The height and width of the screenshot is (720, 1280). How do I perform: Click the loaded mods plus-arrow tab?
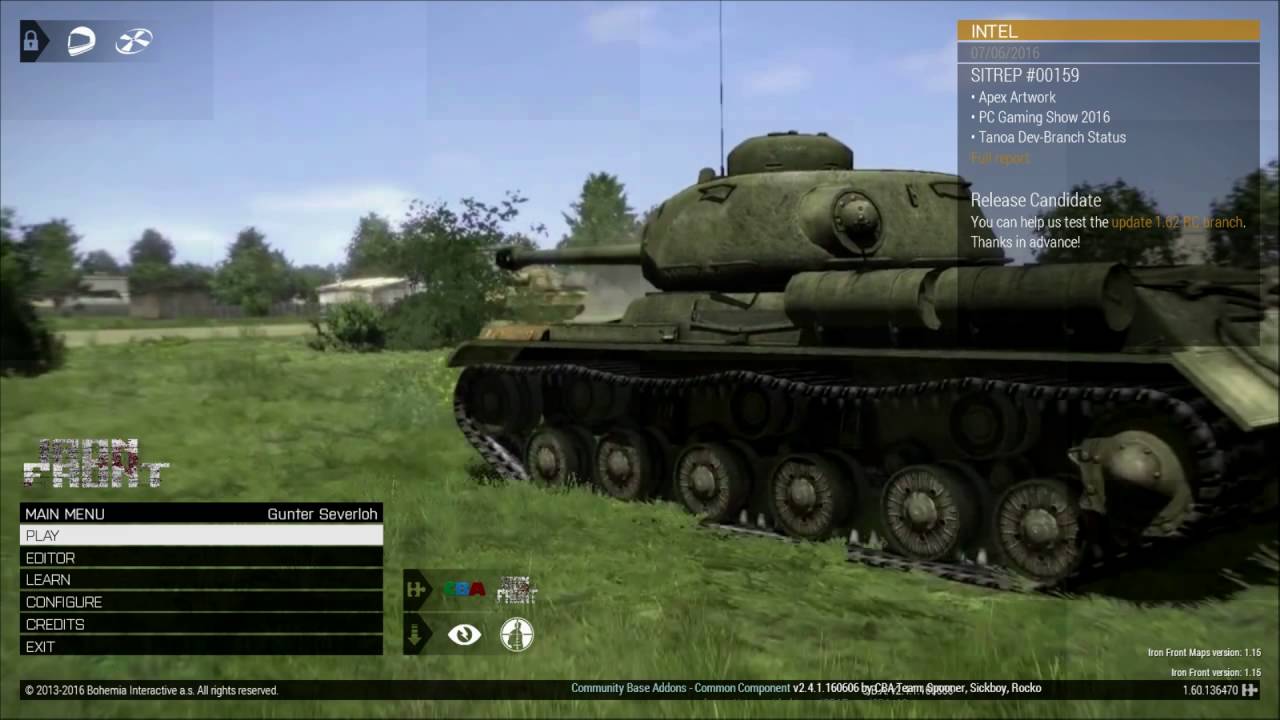point(415,590)
